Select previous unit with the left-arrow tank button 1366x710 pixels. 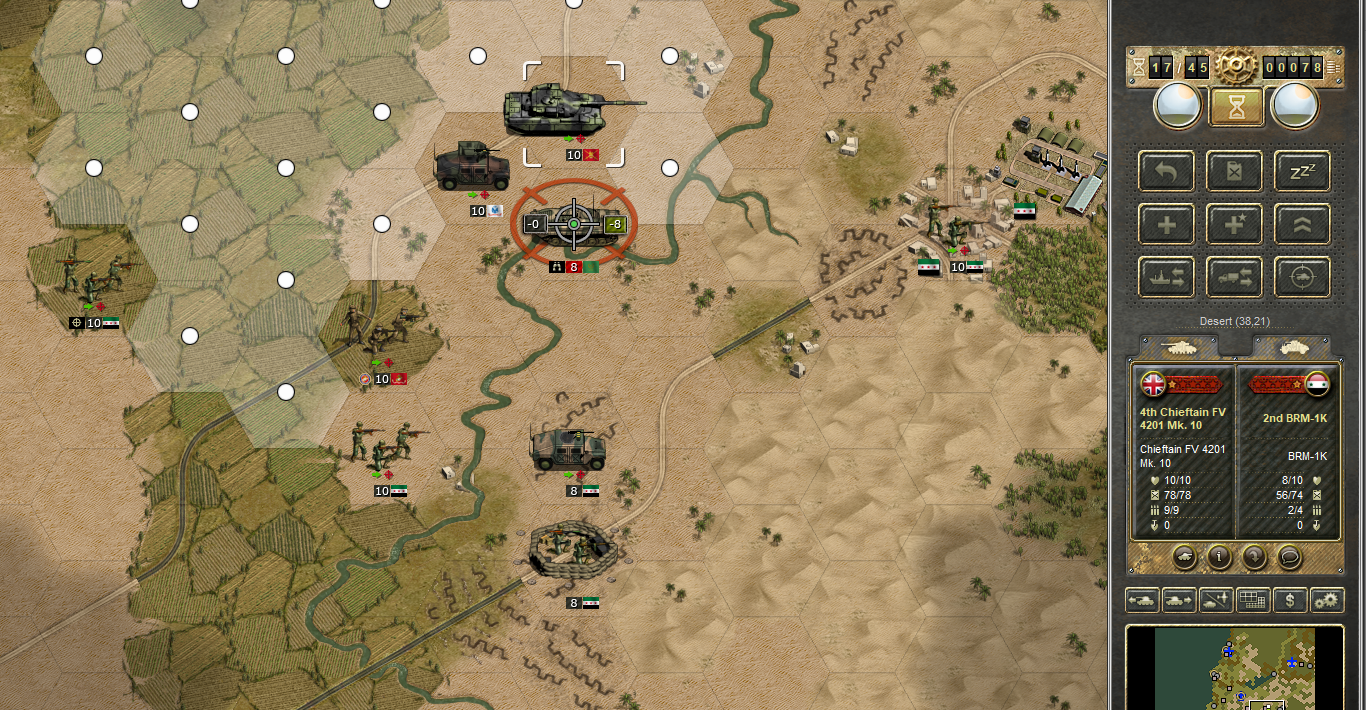pyautogui.click(x=1142, y=600)
